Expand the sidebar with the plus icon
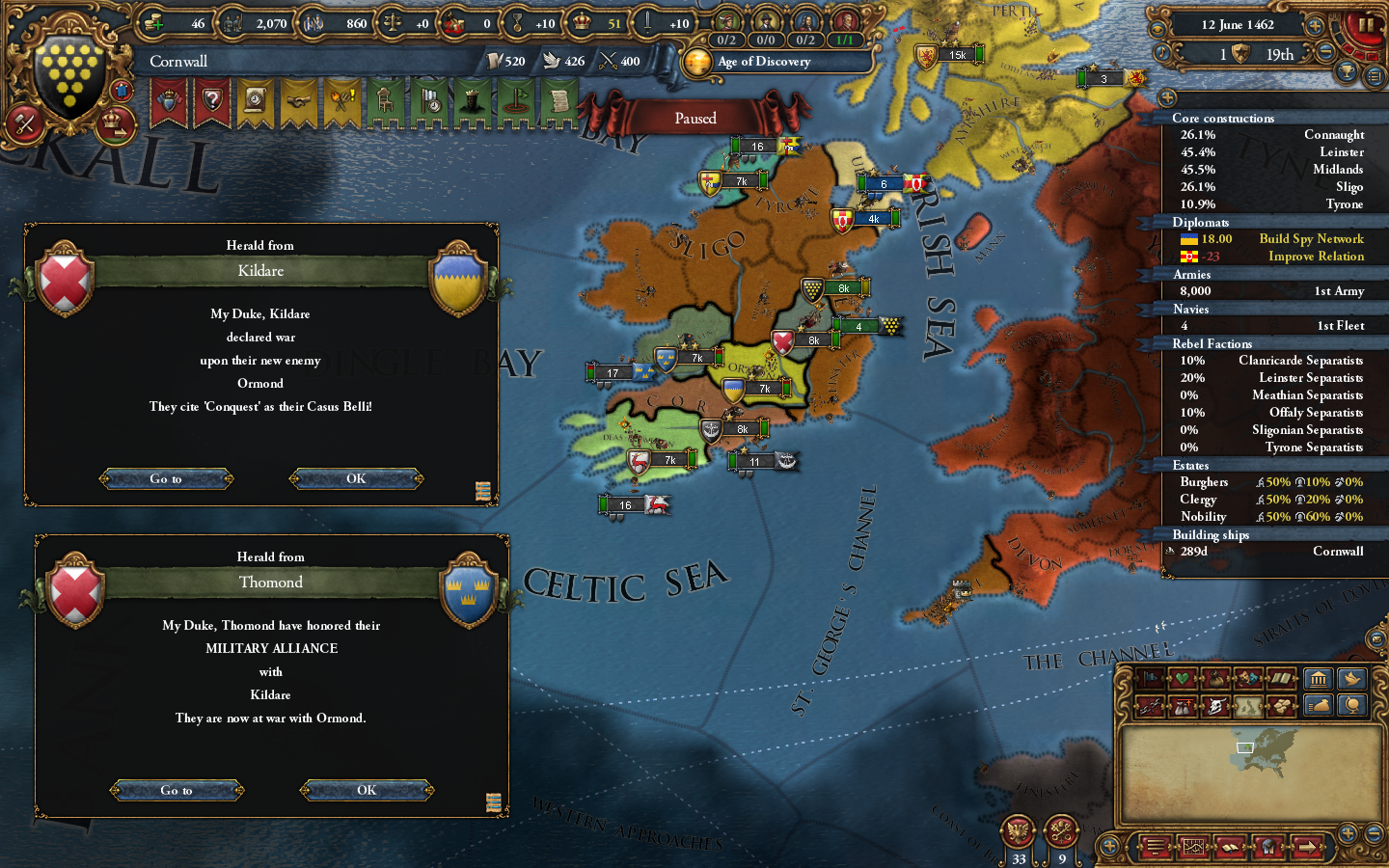The width and height of the screenshot is (1389, 868). click(1168, 96)
